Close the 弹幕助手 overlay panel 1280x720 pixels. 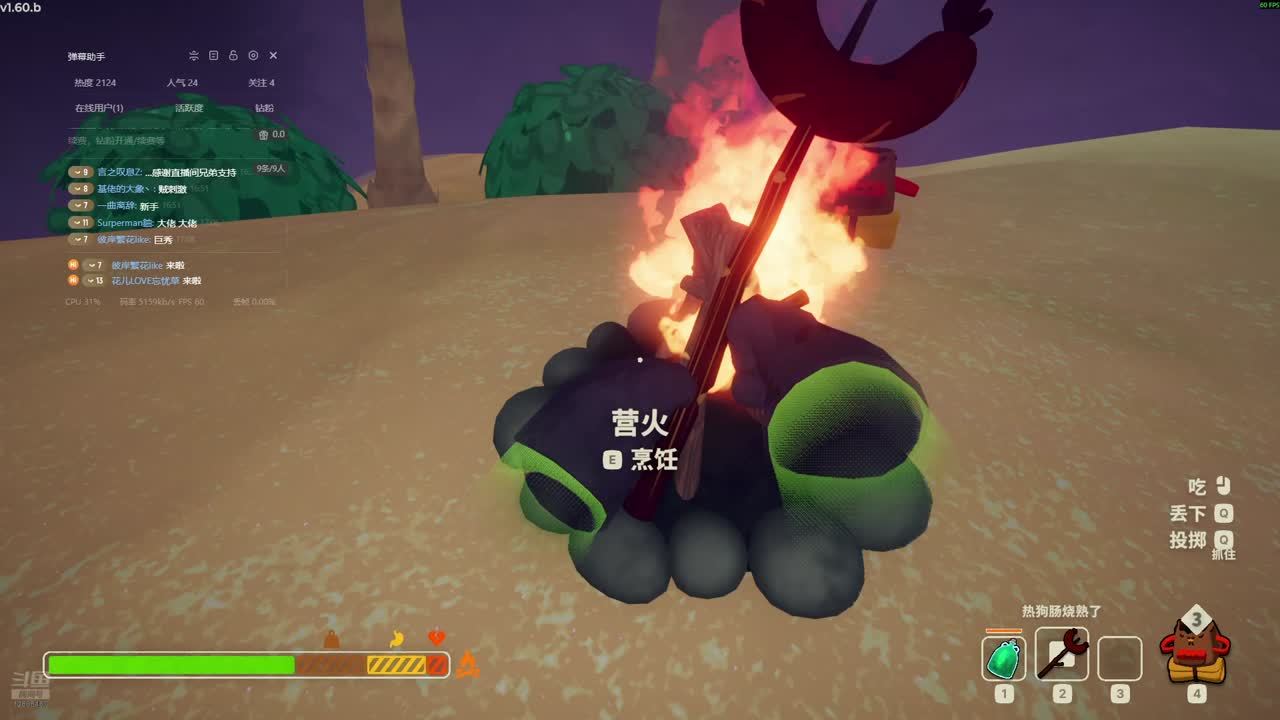[273, 56]
